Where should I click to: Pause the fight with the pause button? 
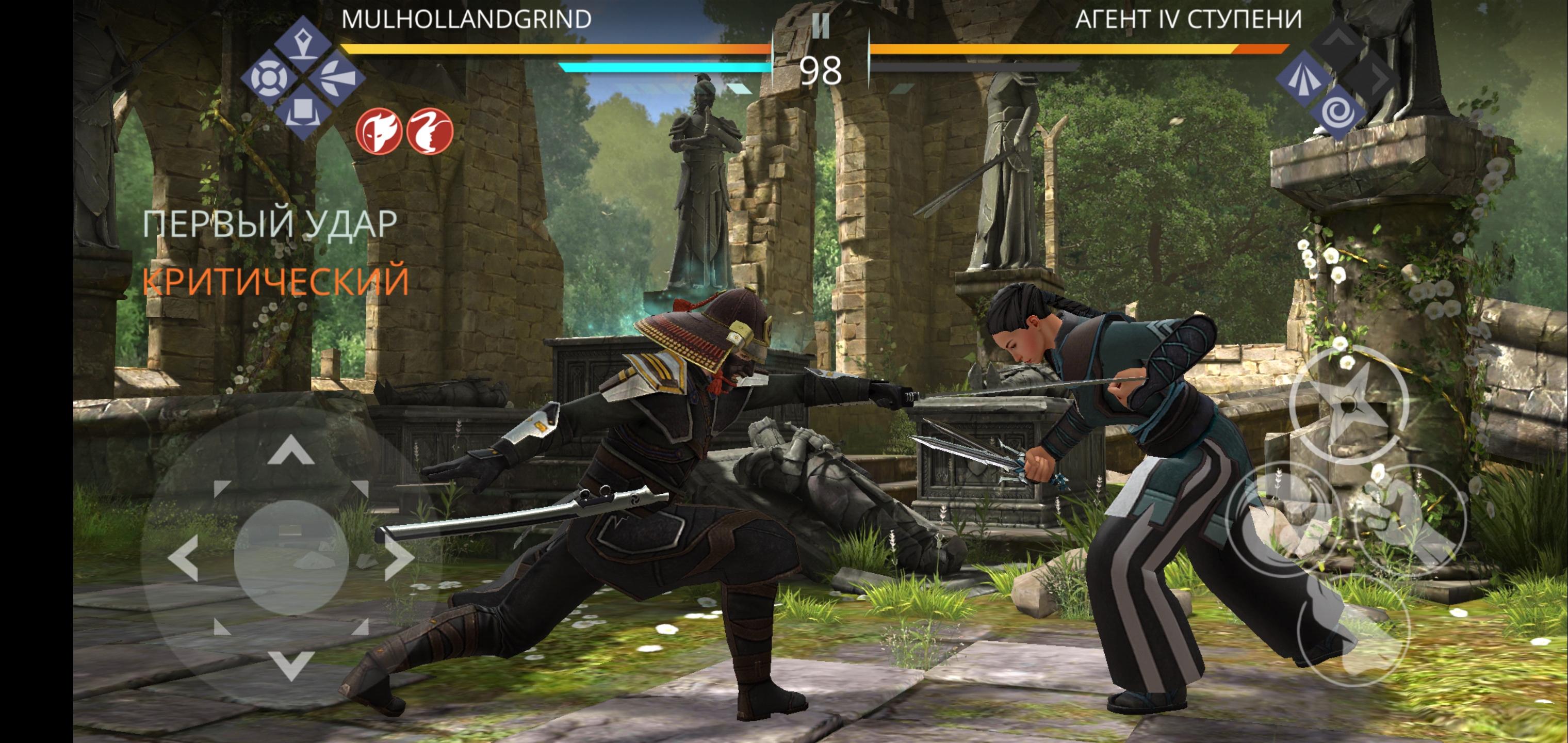coord(821,26)
